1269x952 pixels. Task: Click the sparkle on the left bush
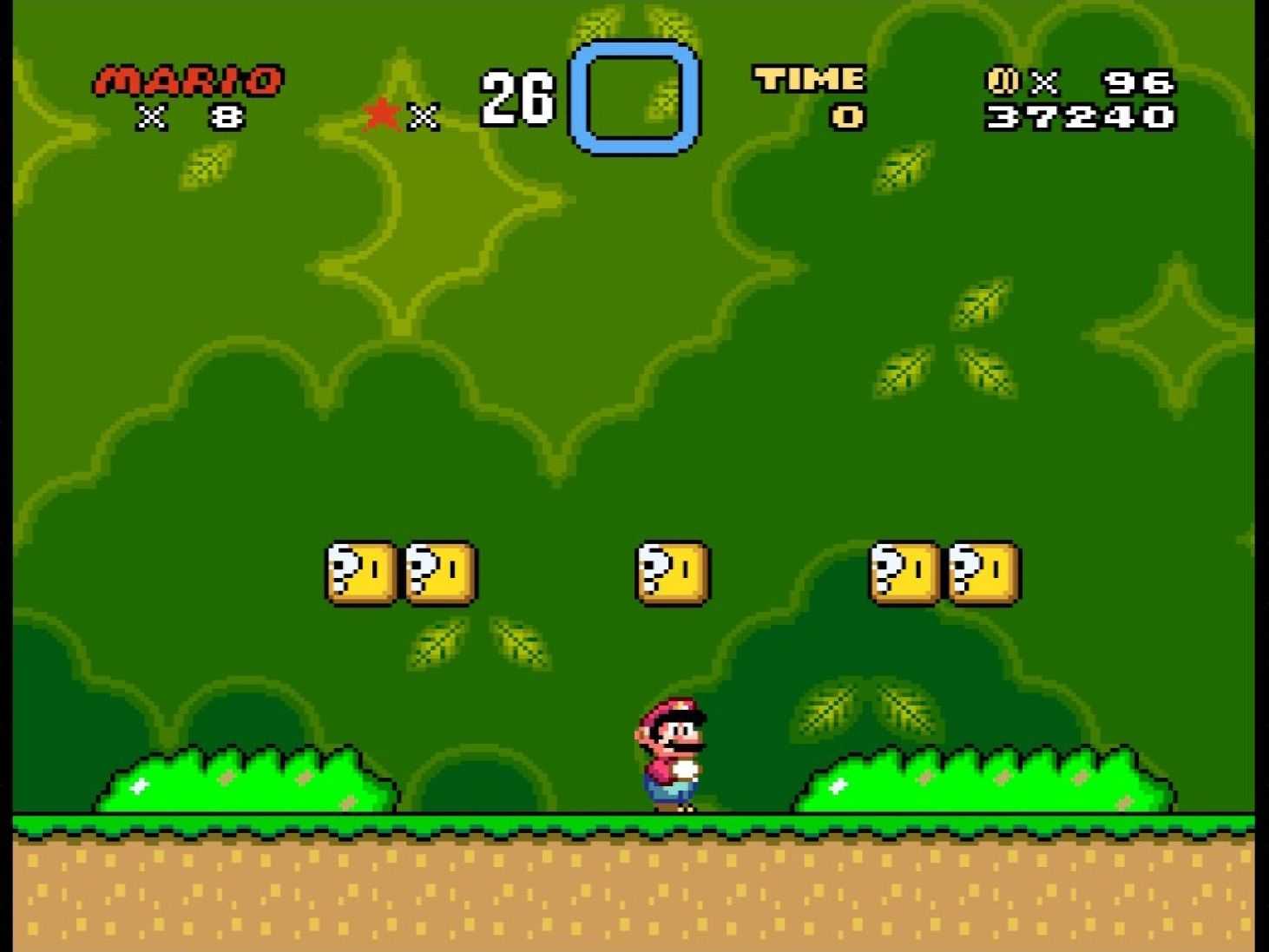coord(139,788)
